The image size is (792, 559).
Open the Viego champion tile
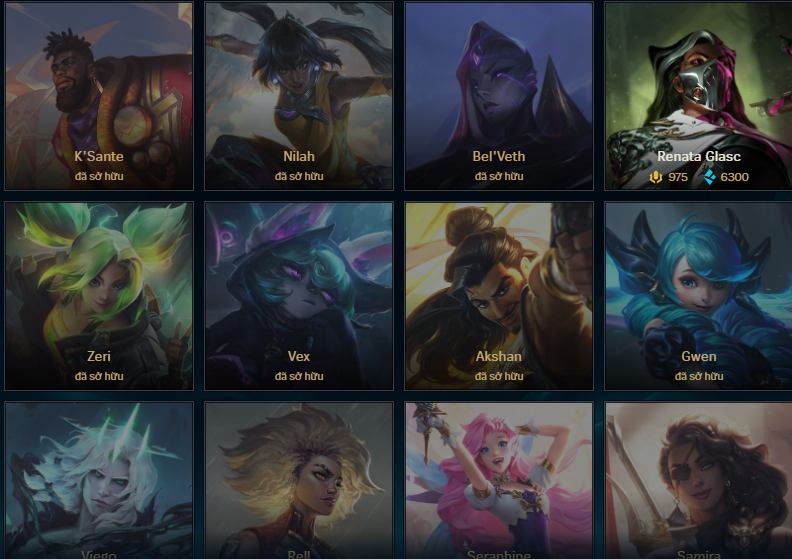coord(99,481)
